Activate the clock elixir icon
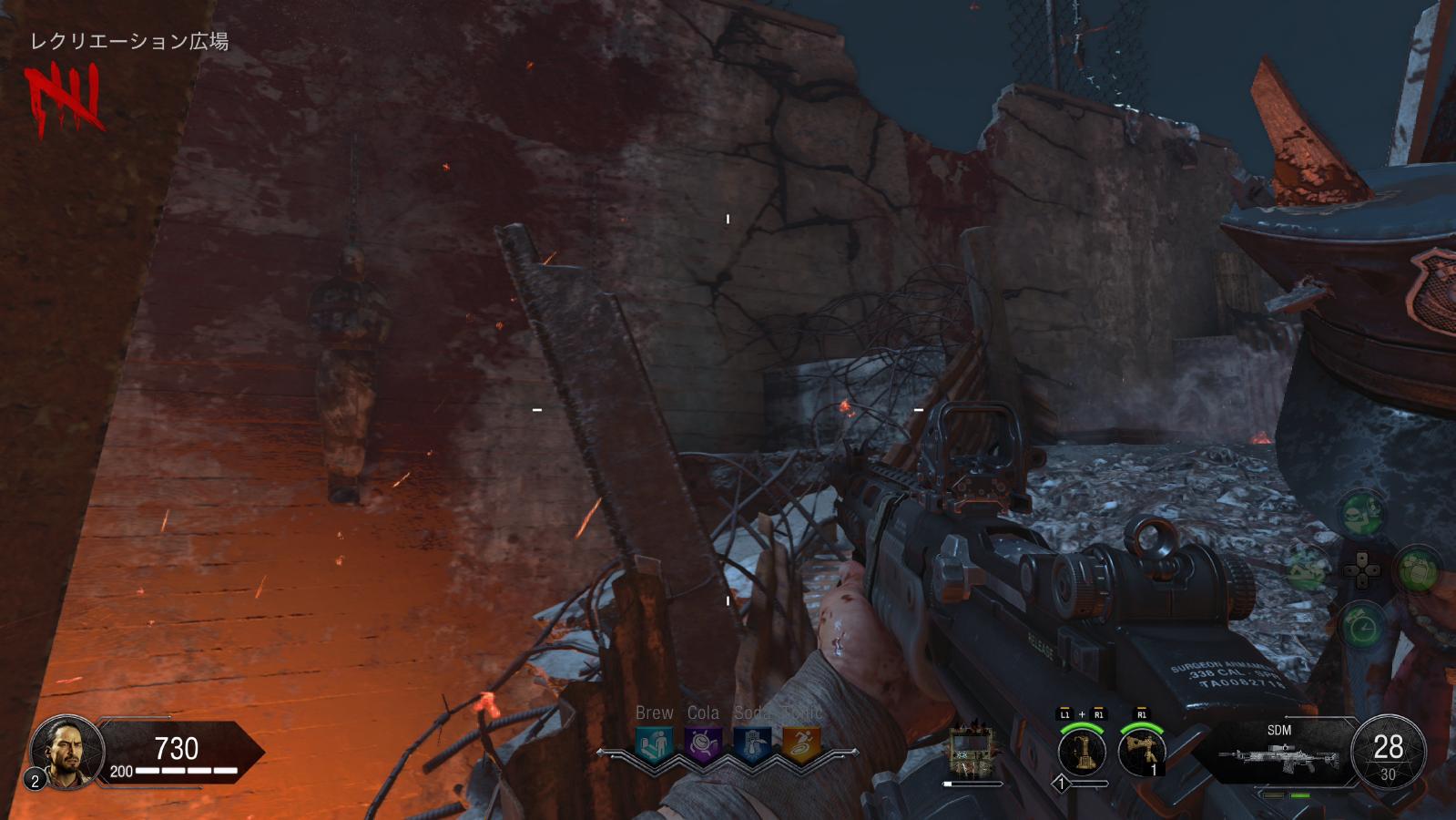1456x820 pixels. [x=1363, y=626]
